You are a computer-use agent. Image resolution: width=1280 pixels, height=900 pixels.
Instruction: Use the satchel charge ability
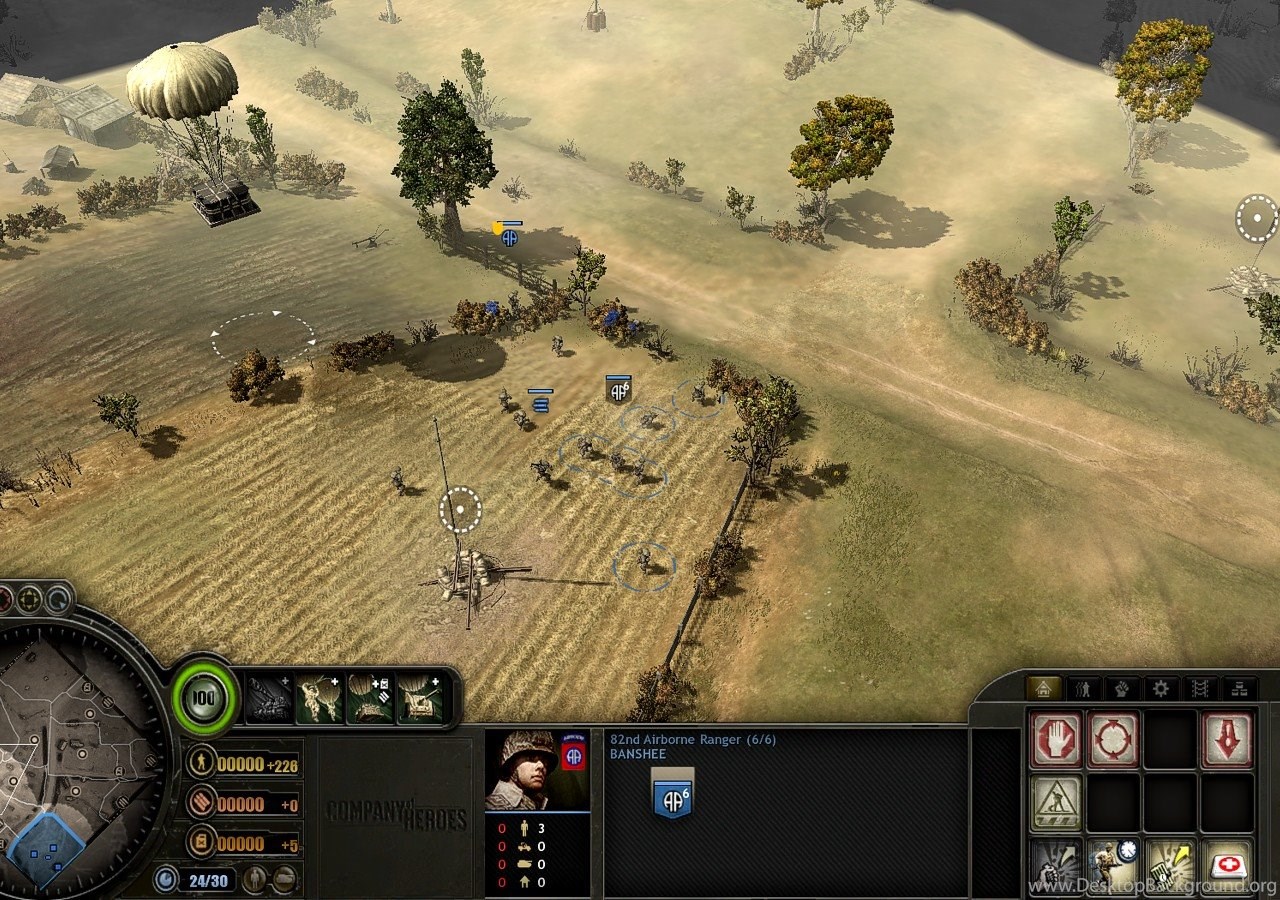[1170, 864]
